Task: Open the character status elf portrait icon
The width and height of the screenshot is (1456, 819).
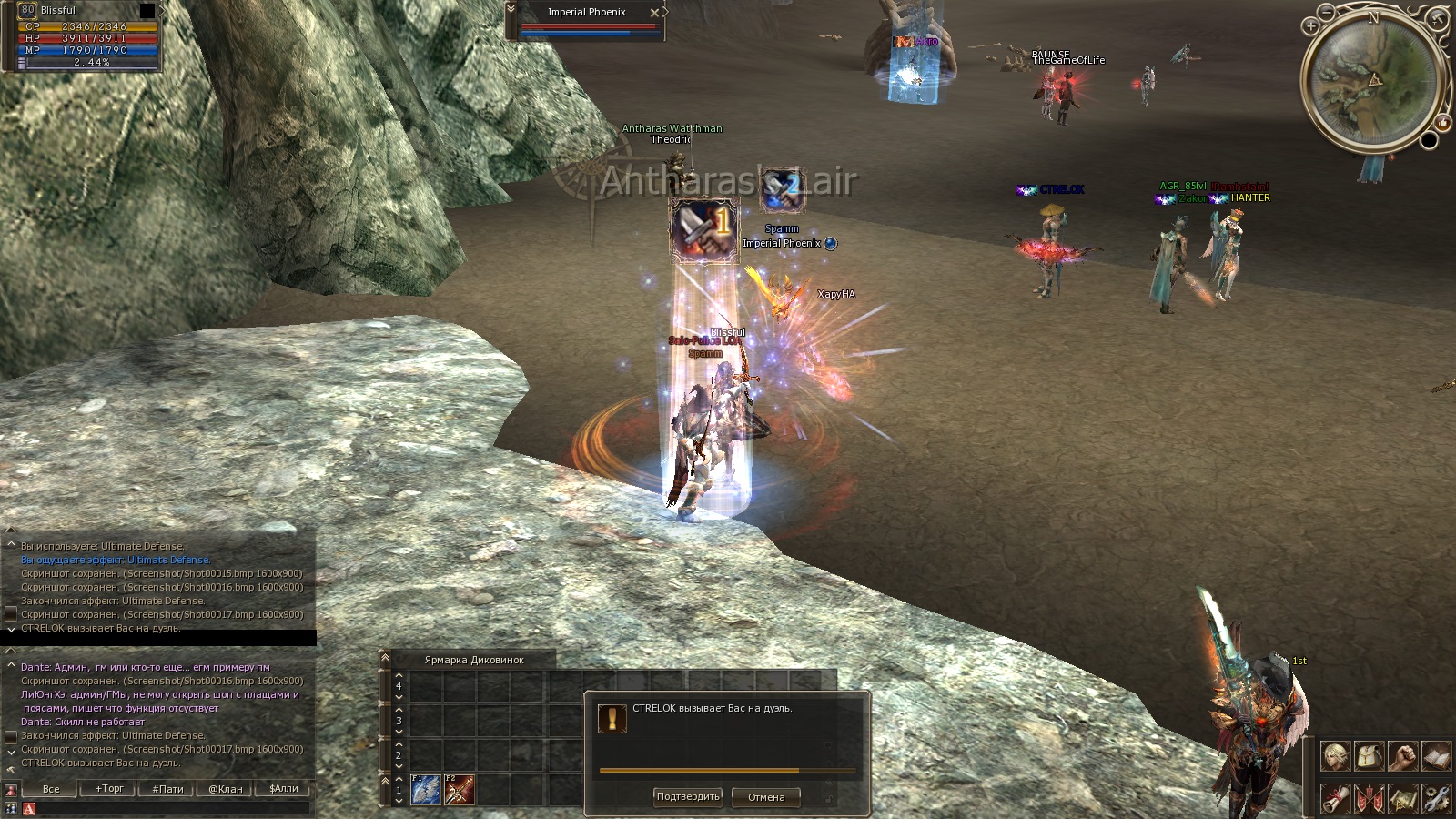Action: pos(1336,755)
